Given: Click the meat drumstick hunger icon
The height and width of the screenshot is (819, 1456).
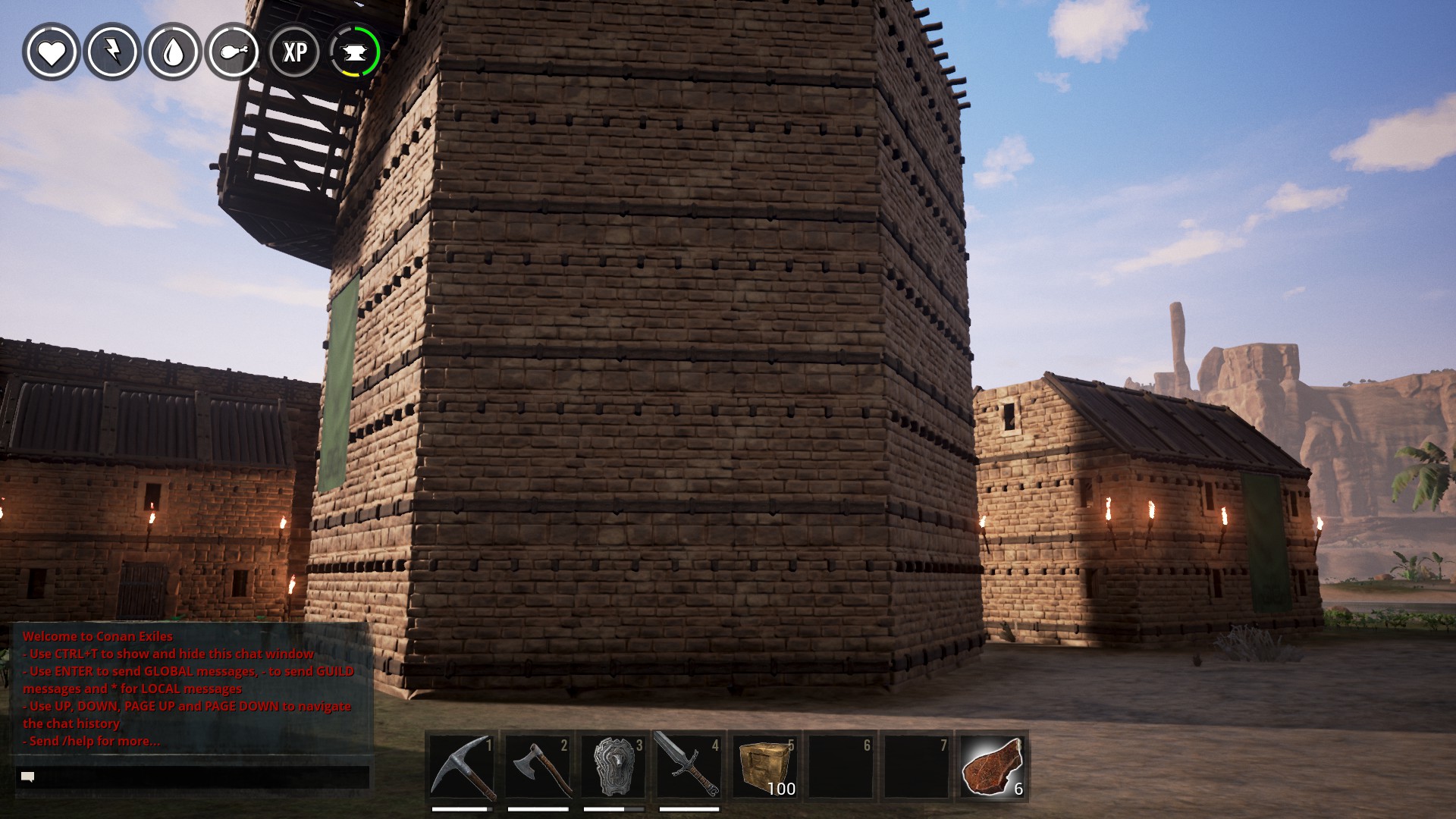Looking at the screenshot, I should point(234,52).
